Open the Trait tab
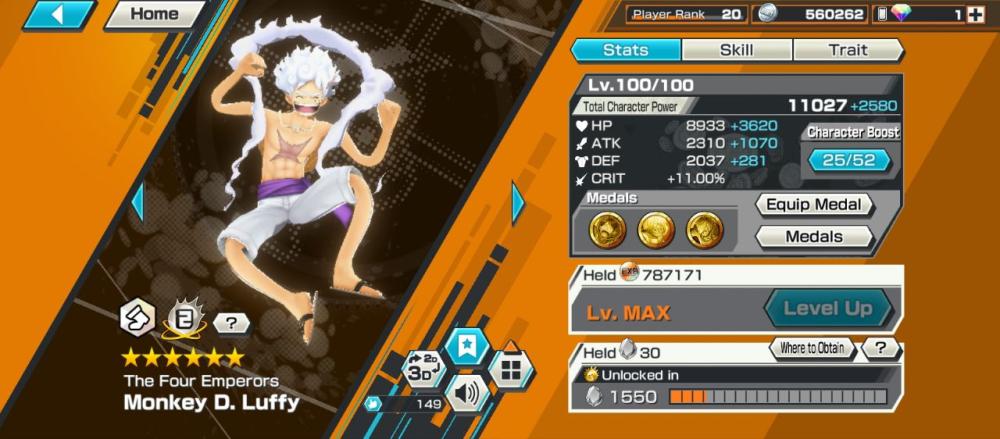This screenshot has height=439, width=1000. [x=847, y=50]
